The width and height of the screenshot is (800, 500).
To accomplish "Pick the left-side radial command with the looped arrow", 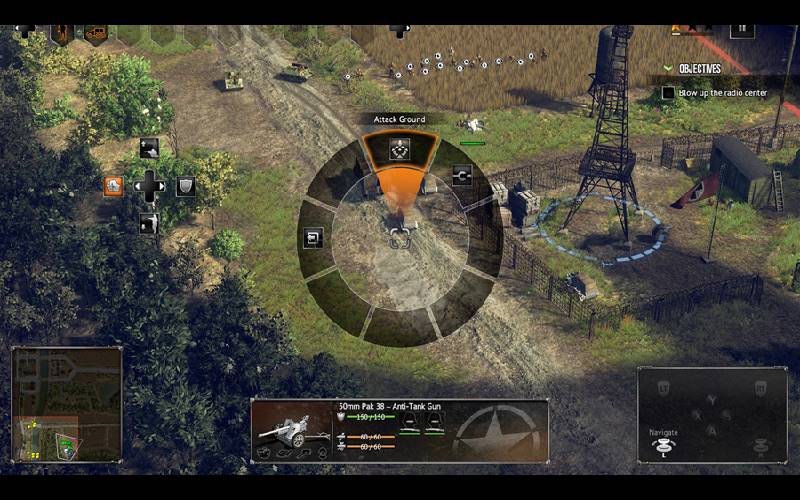I will 312,238.
